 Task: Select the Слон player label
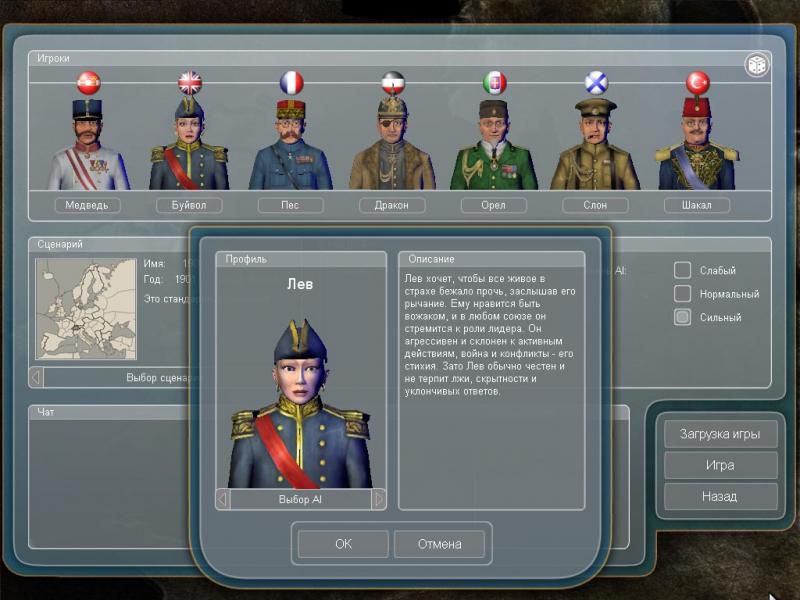(595, 205)
